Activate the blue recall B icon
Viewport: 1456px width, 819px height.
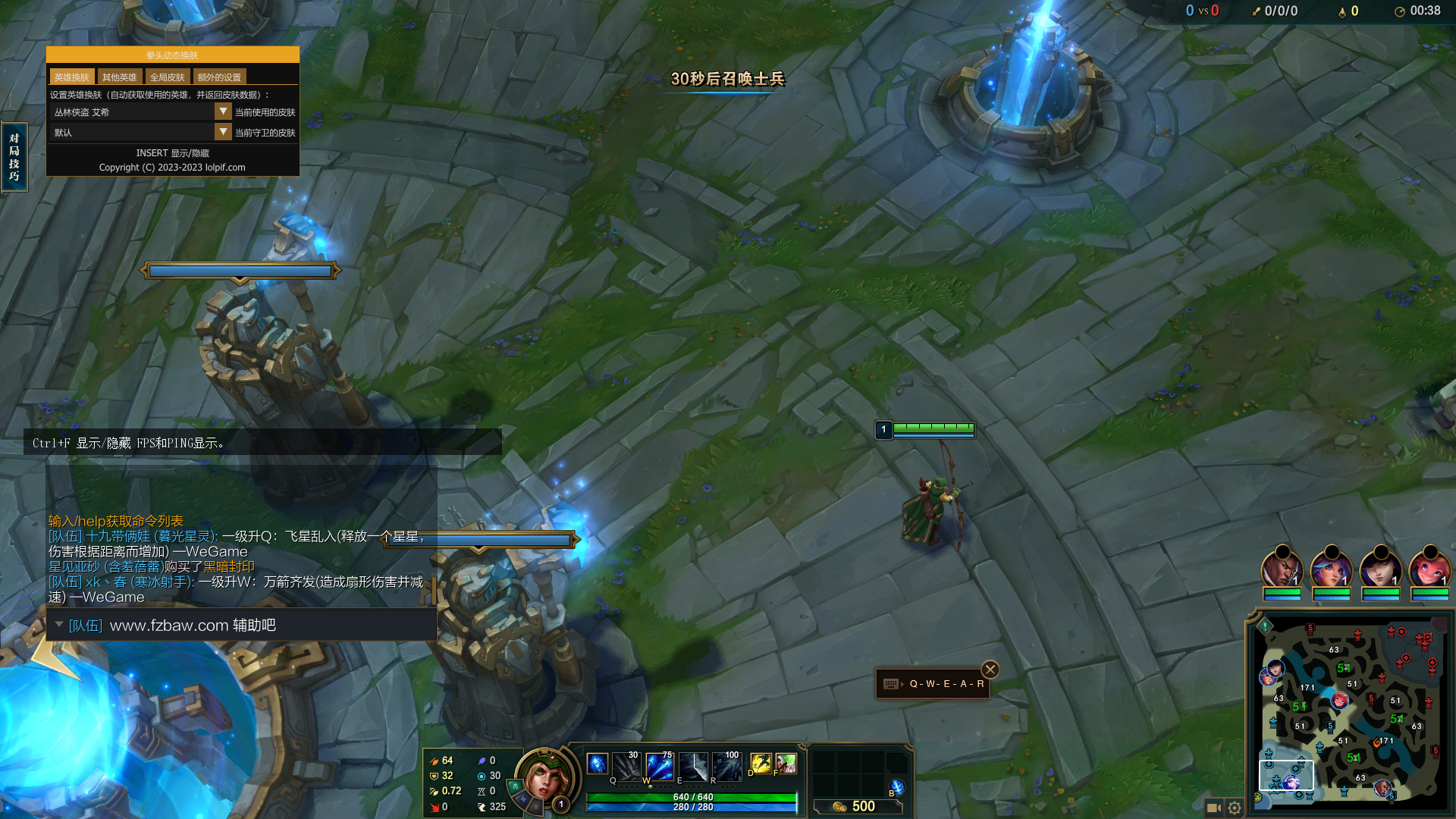[x=897, y=787]
